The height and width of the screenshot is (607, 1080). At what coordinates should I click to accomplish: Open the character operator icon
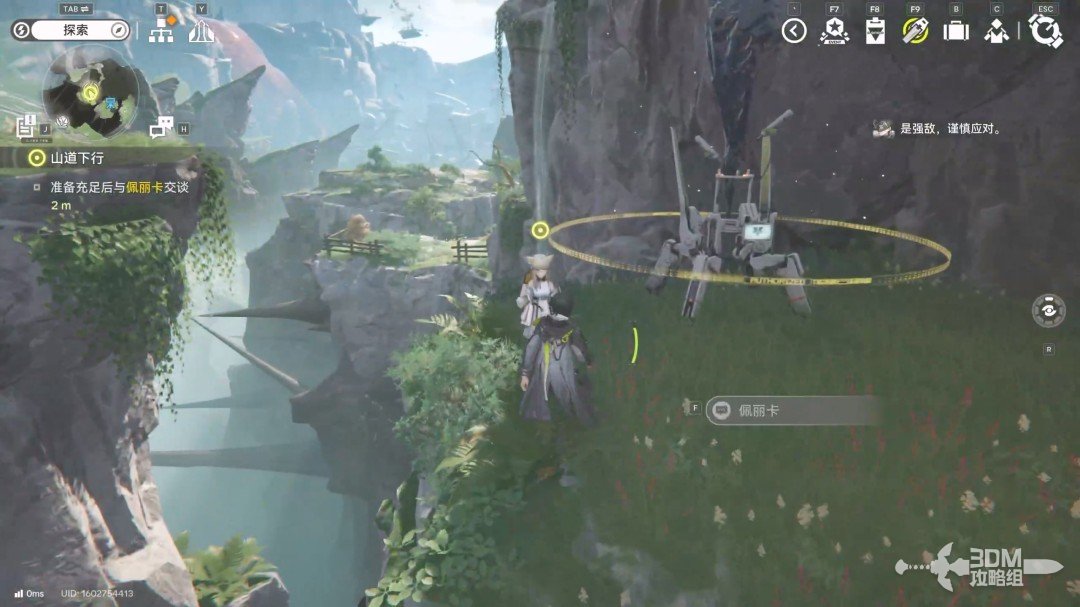(996, 31)
